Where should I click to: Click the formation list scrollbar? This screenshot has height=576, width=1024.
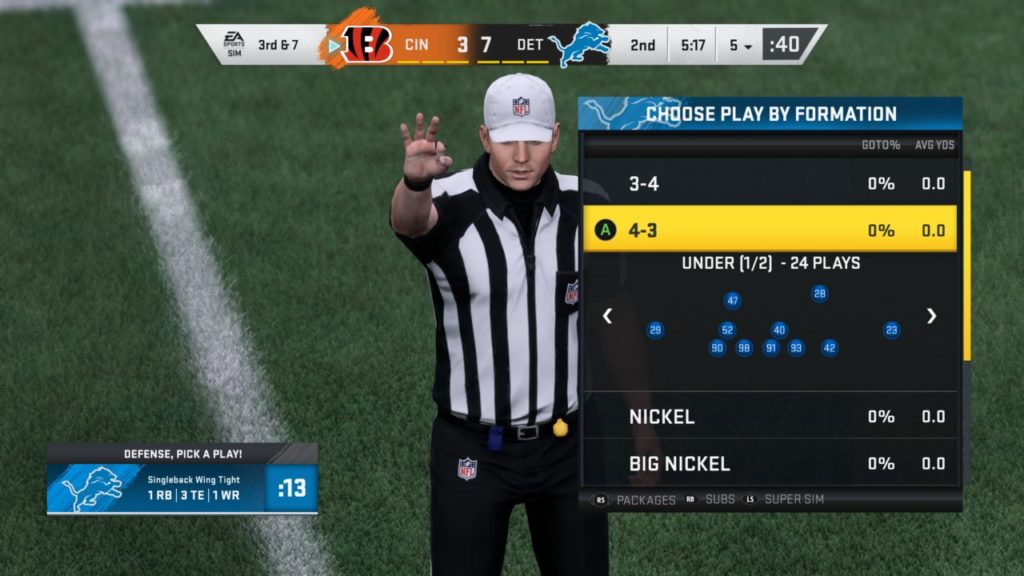[966, 265]
